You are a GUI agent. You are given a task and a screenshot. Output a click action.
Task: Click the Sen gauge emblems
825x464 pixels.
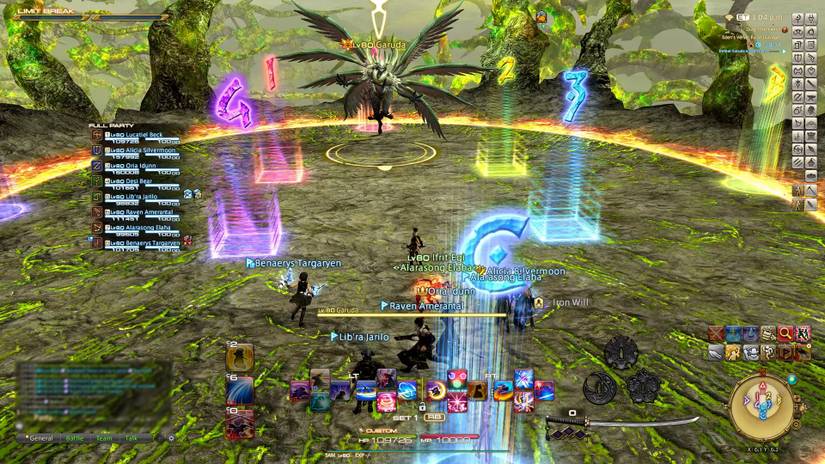[x=620, y=370]
